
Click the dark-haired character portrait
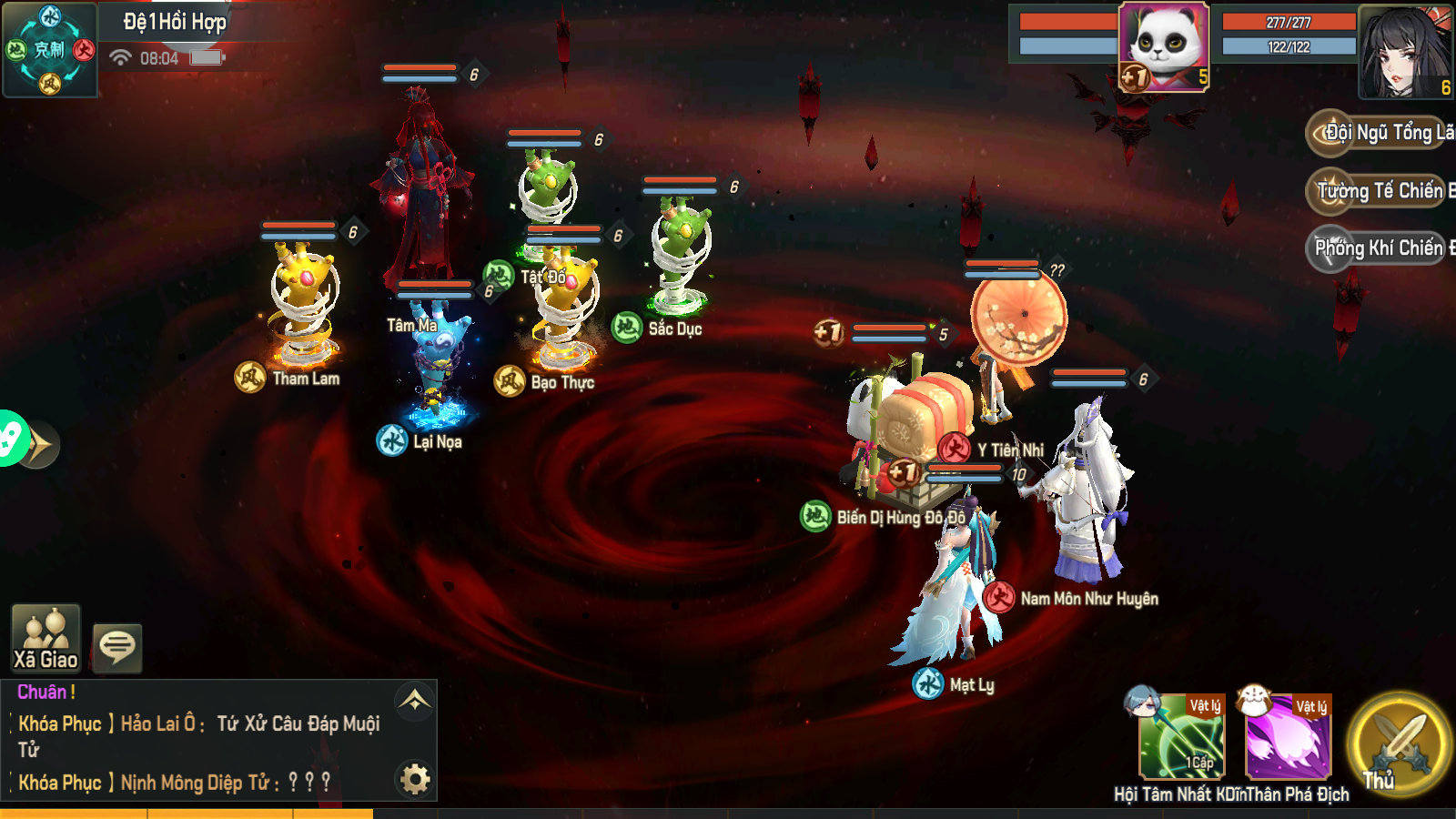pos(1405,52)
